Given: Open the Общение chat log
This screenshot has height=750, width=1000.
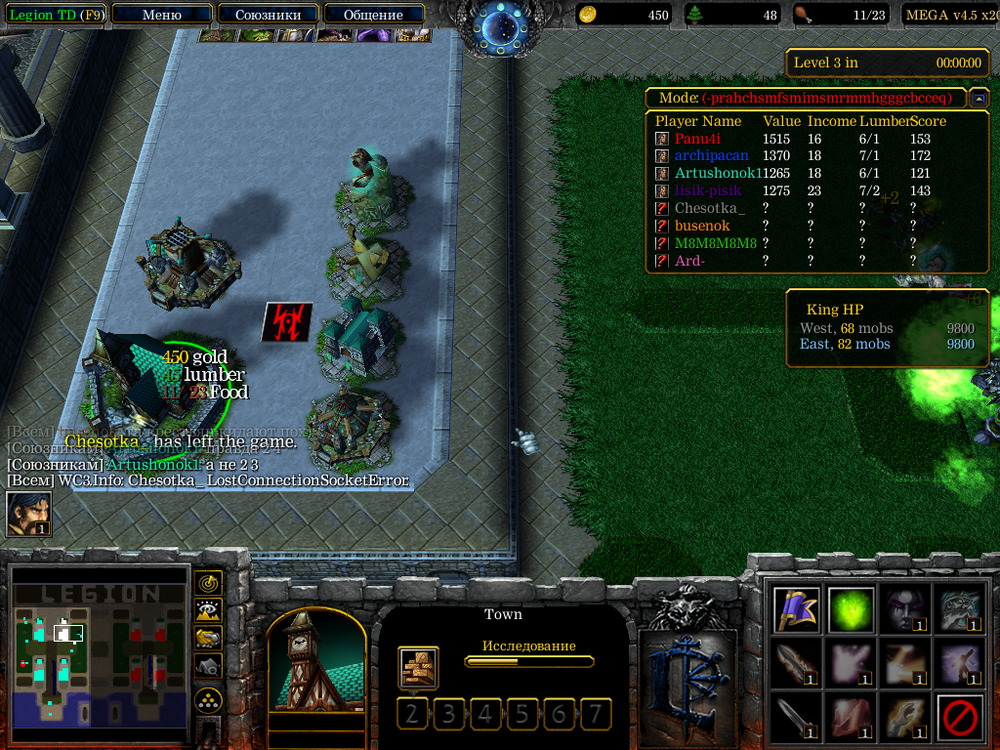Looking at the screenshot, I should 373,14.
